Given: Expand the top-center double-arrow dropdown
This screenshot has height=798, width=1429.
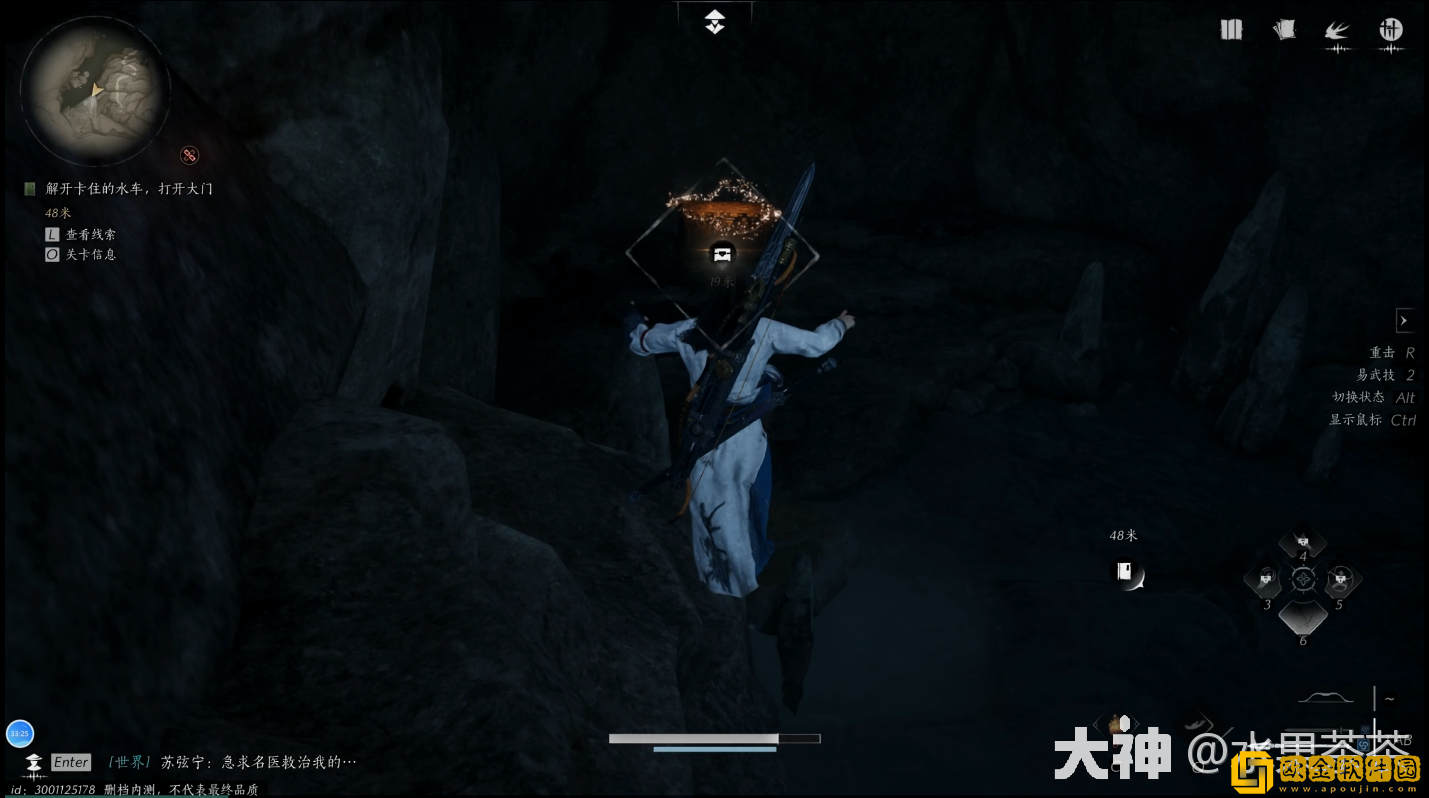Looking at the screenshot, I should 714,22.
